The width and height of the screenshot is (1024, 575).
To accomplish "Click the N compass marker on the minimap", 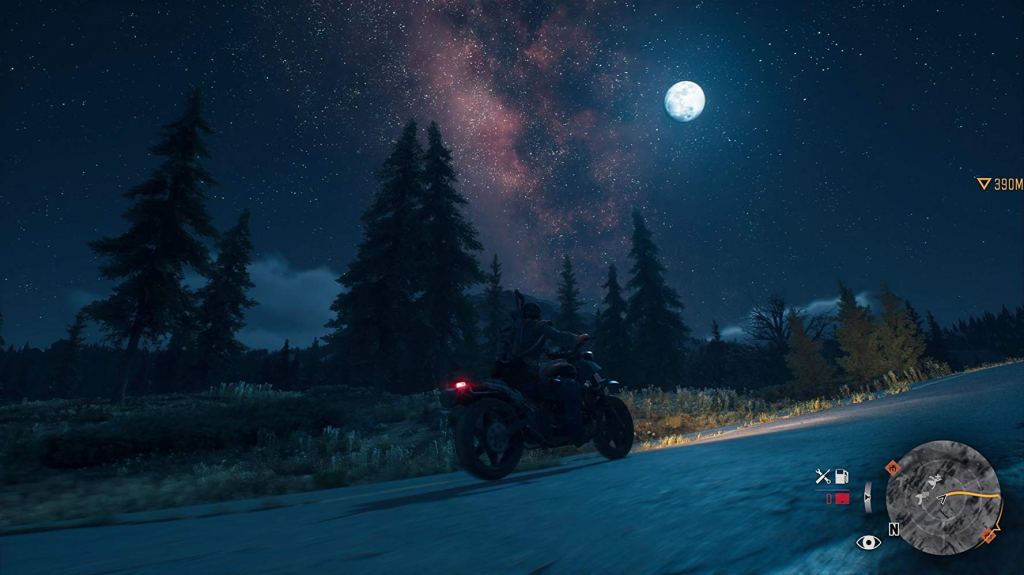I will (x=893, y=528).
